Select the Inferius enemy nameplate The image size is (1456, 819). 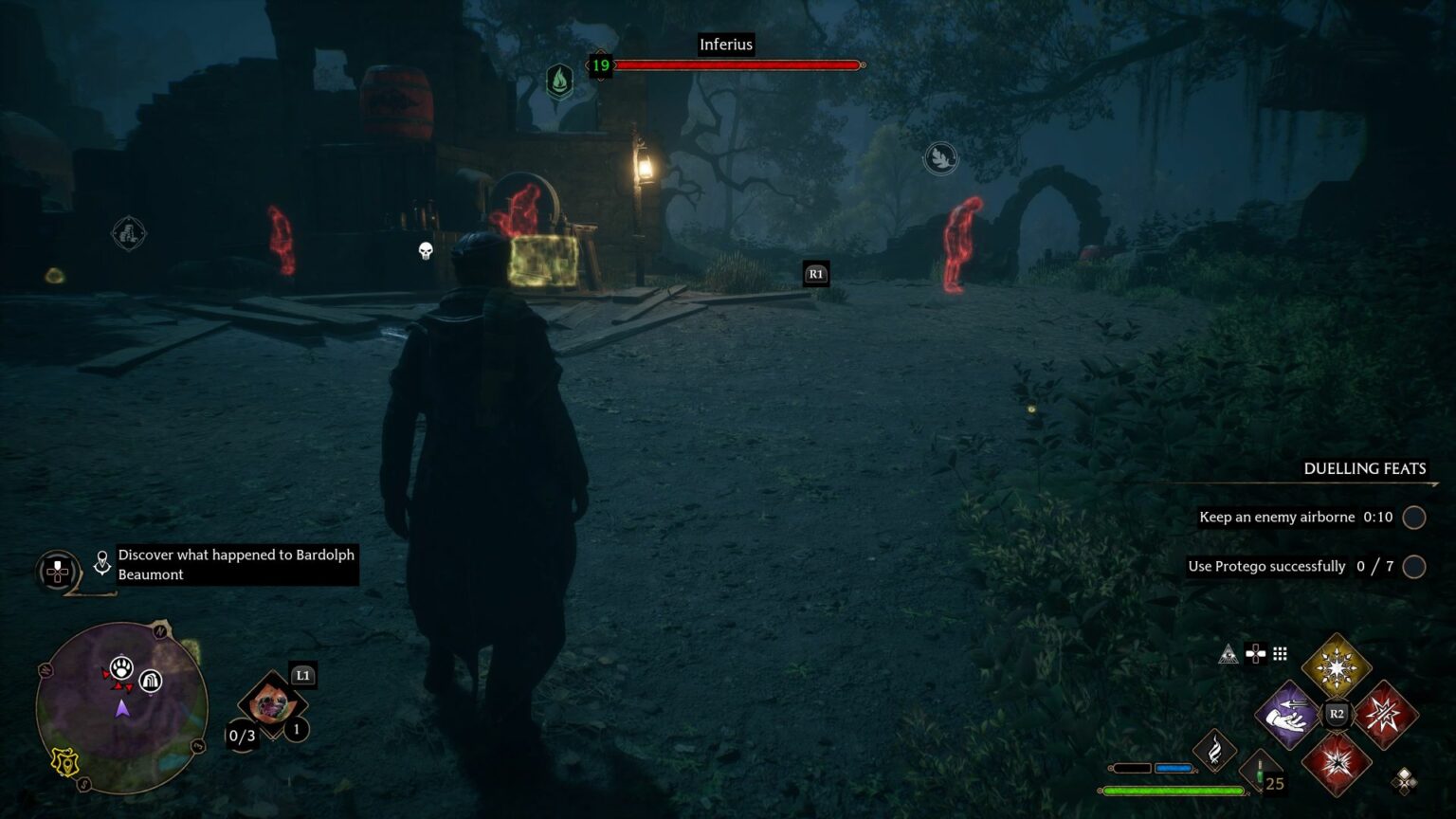[726, 44]
